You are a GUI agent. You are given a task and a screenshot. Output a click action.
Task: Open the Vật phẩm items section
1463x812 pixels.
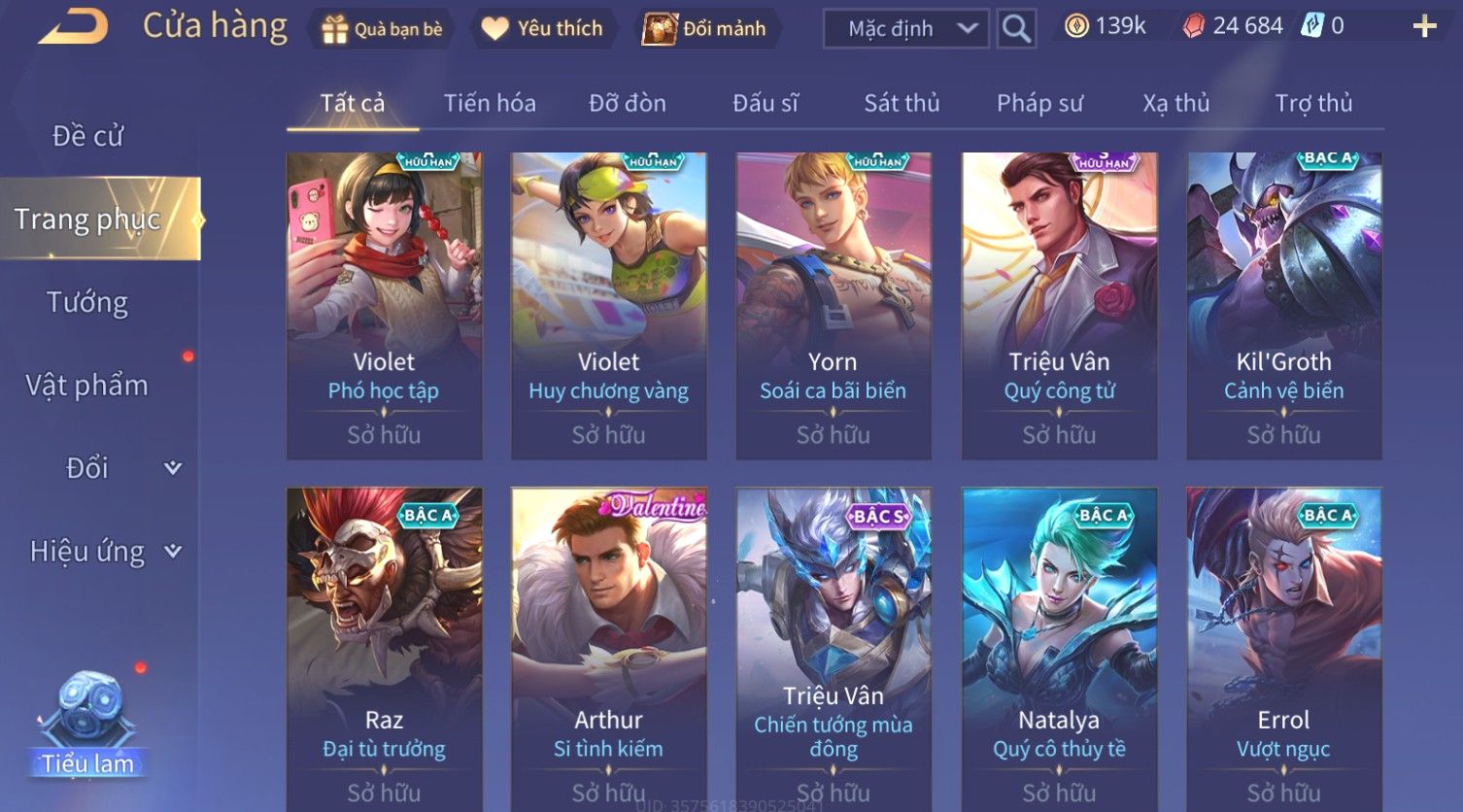pos(87,386)
